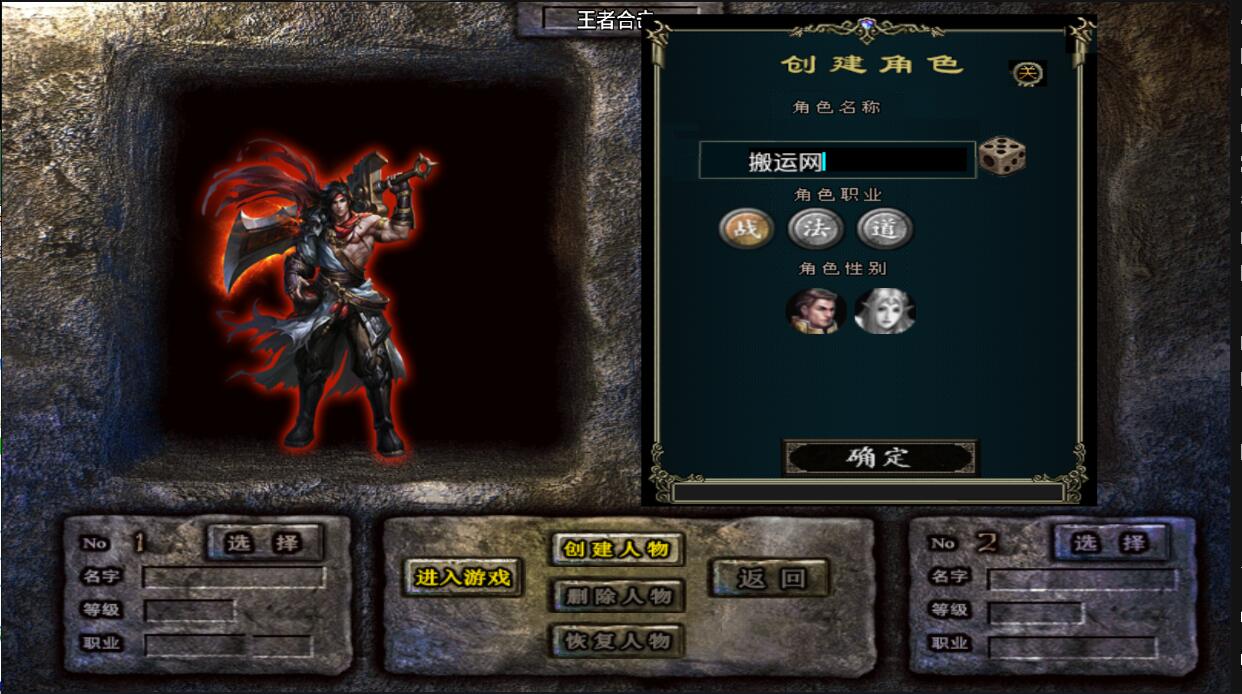This screenshot has height=694, width=1242.
Task: Click 删除人物 delete character
Action: click(x=616, y=596)
